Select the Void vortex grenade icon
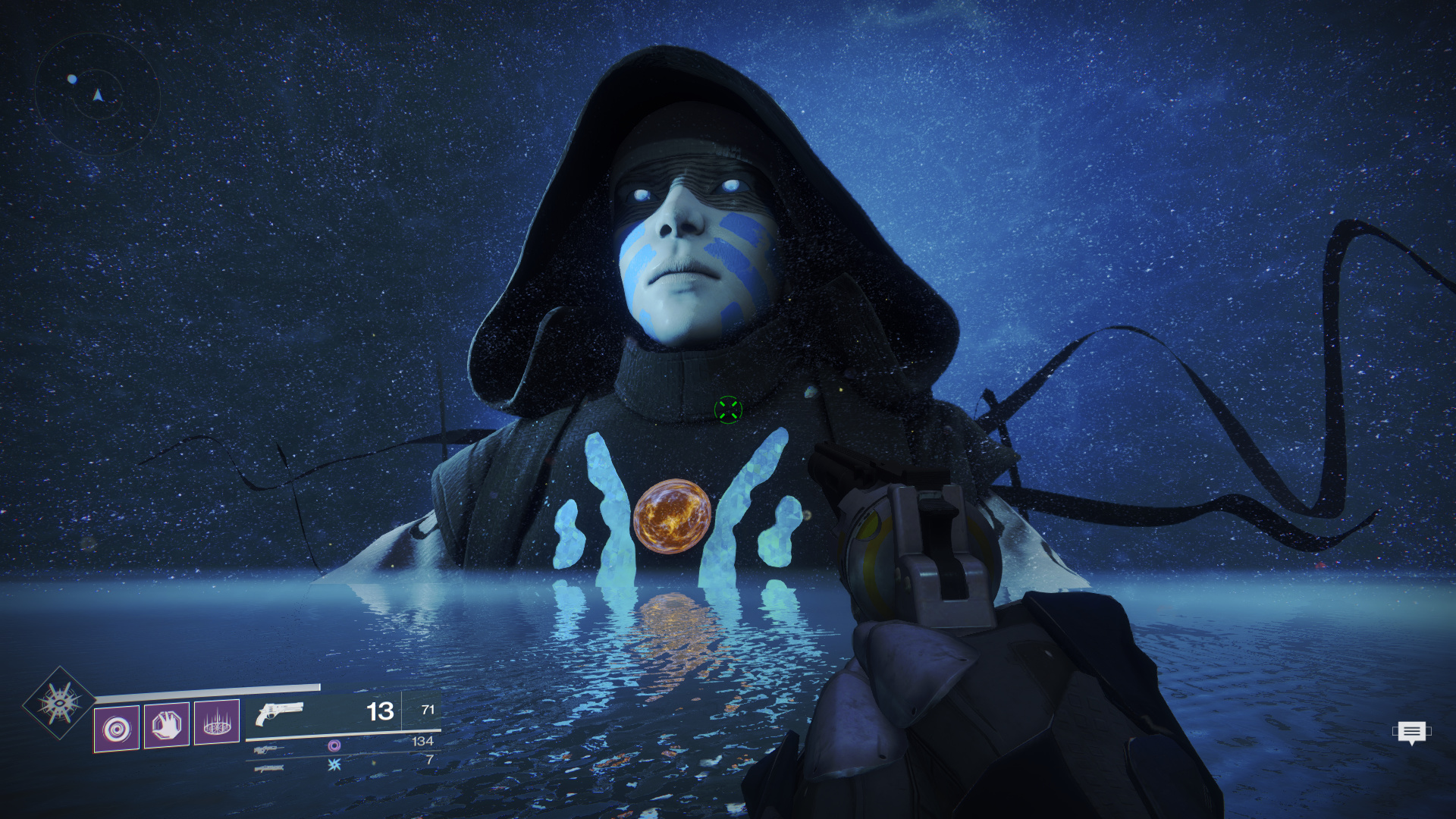The image size is (1456, 819). pos(117,729)
